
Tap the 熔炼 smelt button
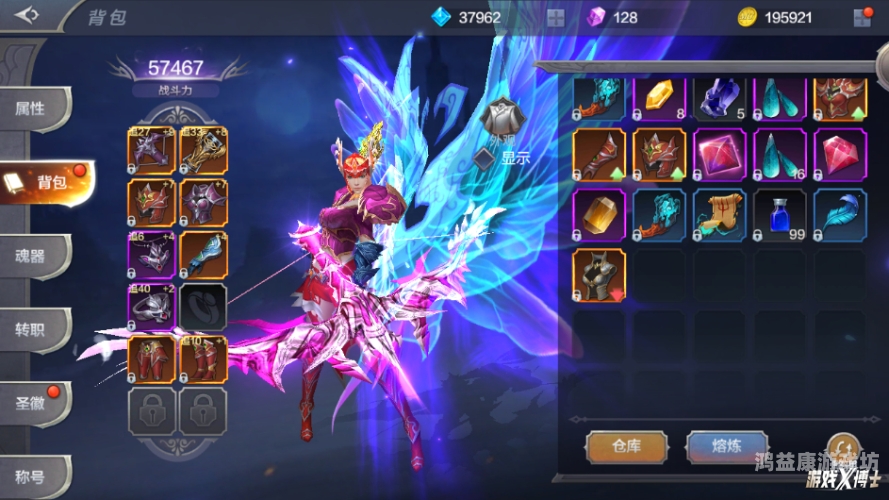[x=727, y=447]
